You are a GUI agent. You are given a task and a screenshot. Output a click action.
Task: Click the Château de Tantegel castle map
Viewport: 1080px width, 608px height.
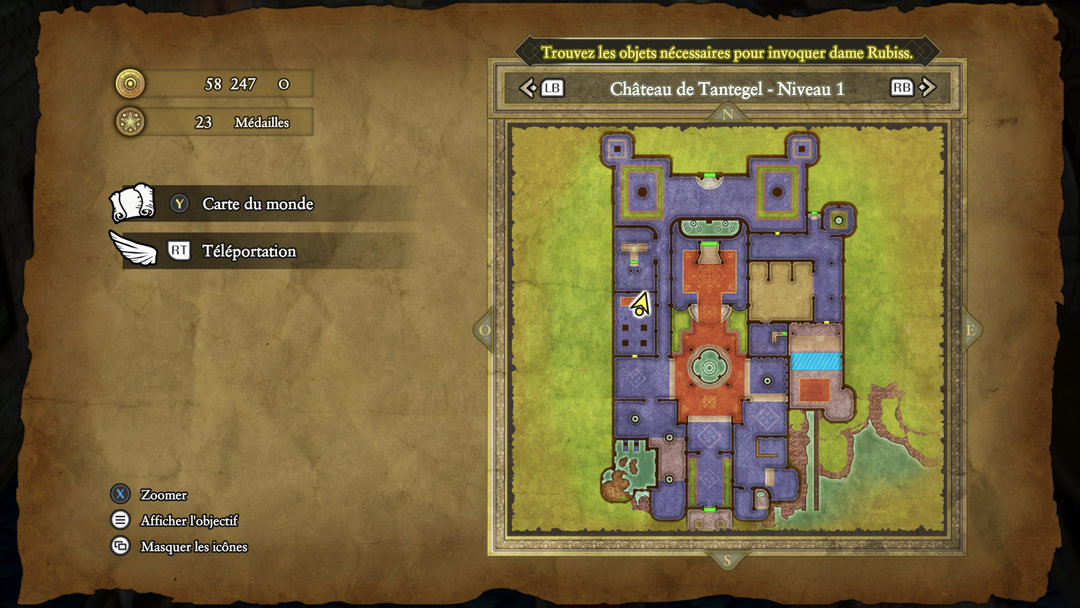[727, 330]
